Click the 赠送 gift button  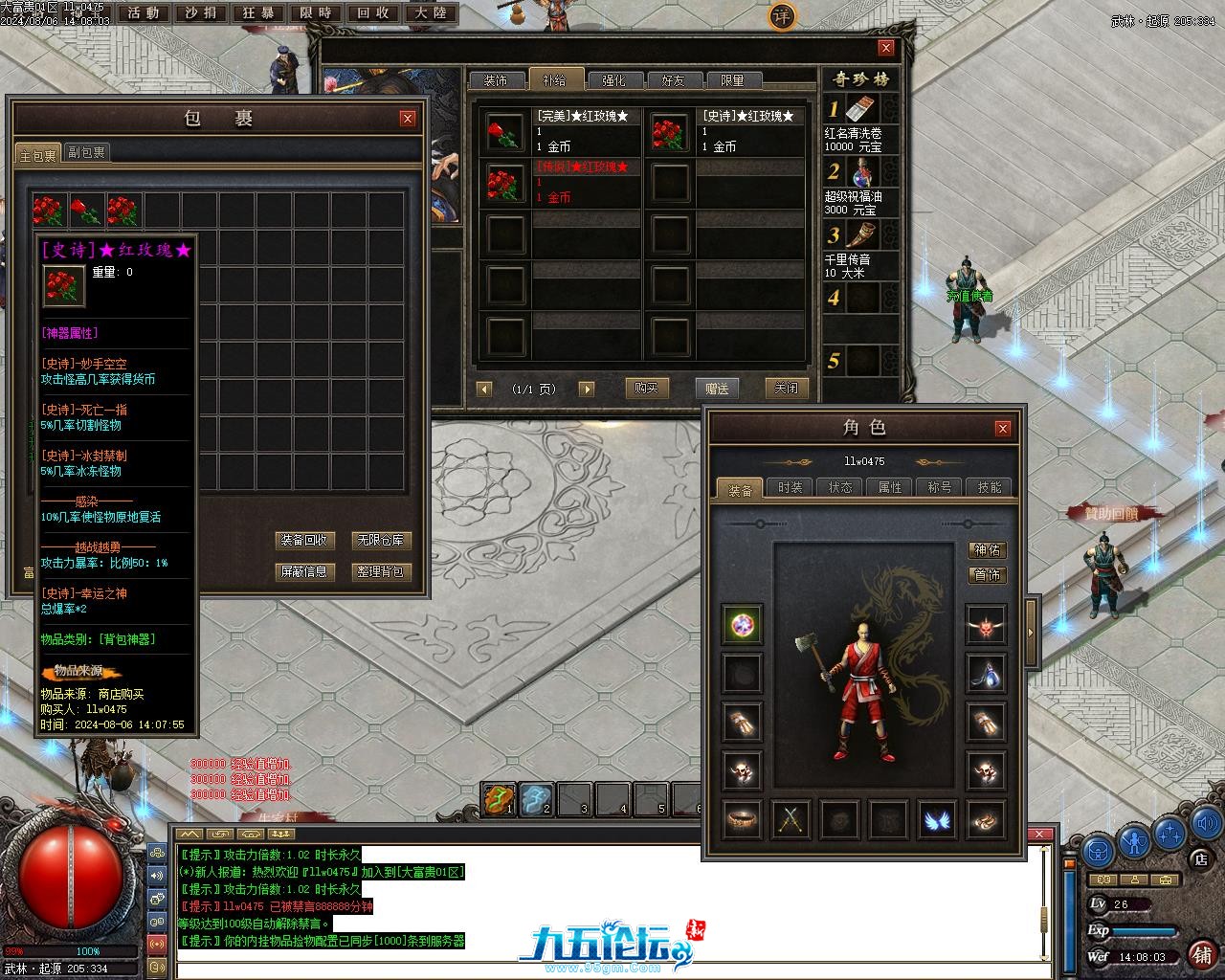click(x=717, y=388)
